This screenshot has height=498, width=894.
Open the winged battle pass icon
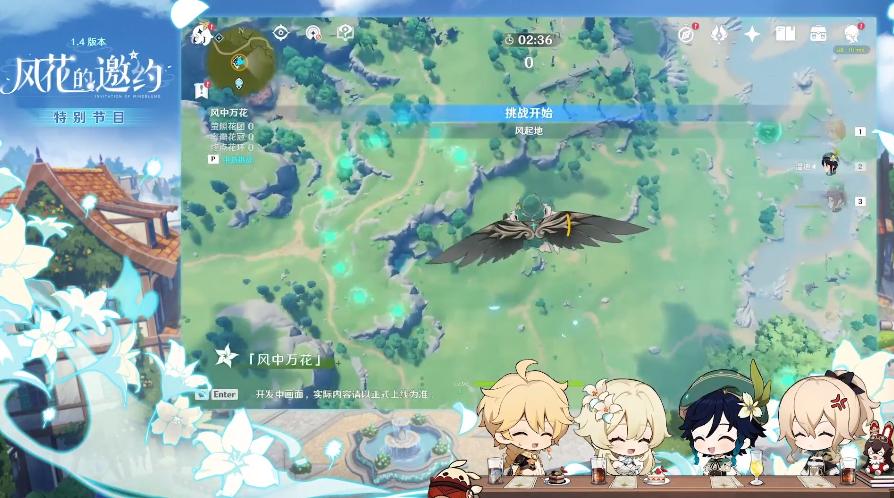(x=719, y=34)
